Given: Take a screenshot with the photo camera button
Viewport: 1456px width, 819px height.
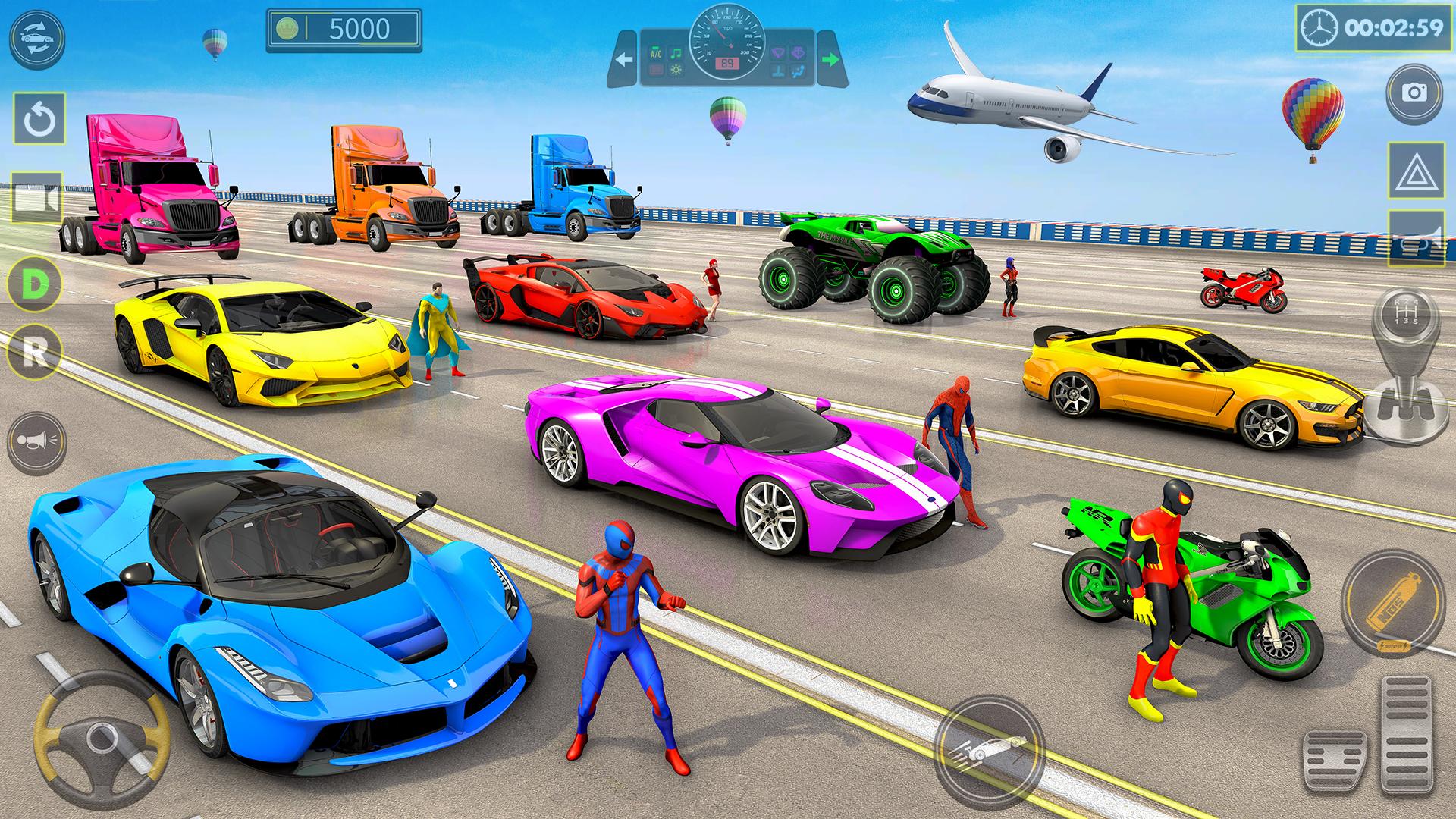Looking at the screenshot, I should coord(1414,93).
